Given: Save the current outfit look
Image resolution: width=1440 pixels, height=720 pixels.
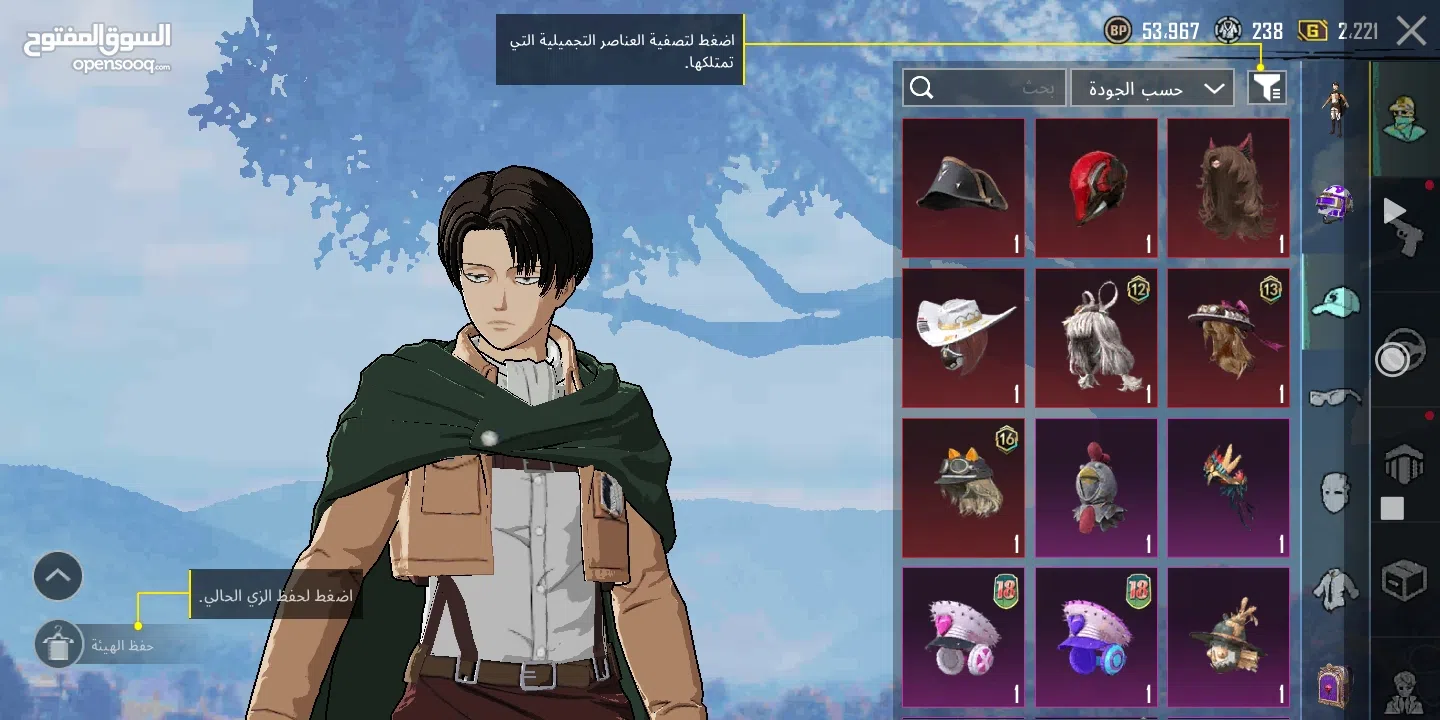Looking at the screenshot, I should click(x=58, y=645).
